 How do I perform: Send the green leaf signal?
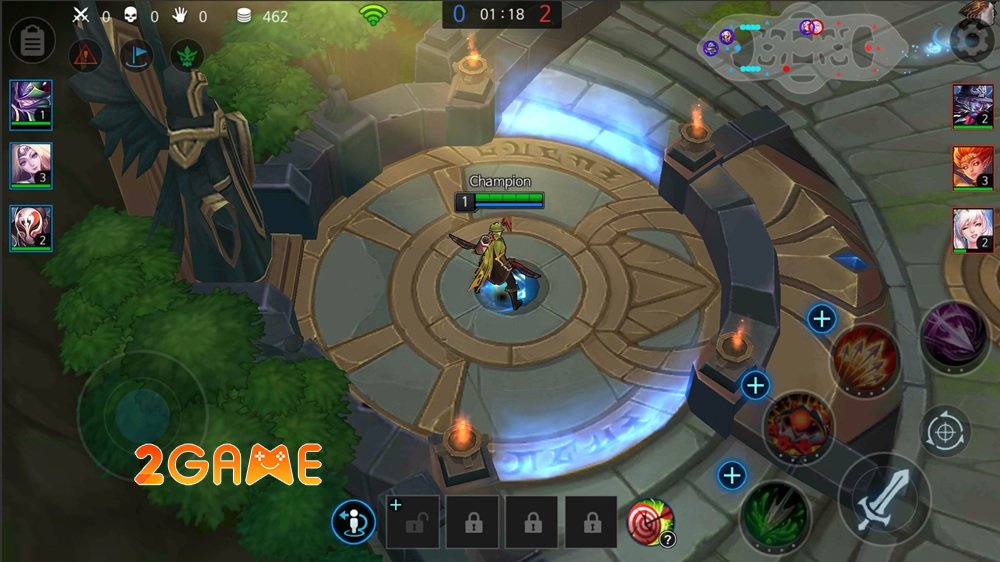pyautogui.click(x=187, y=55)
